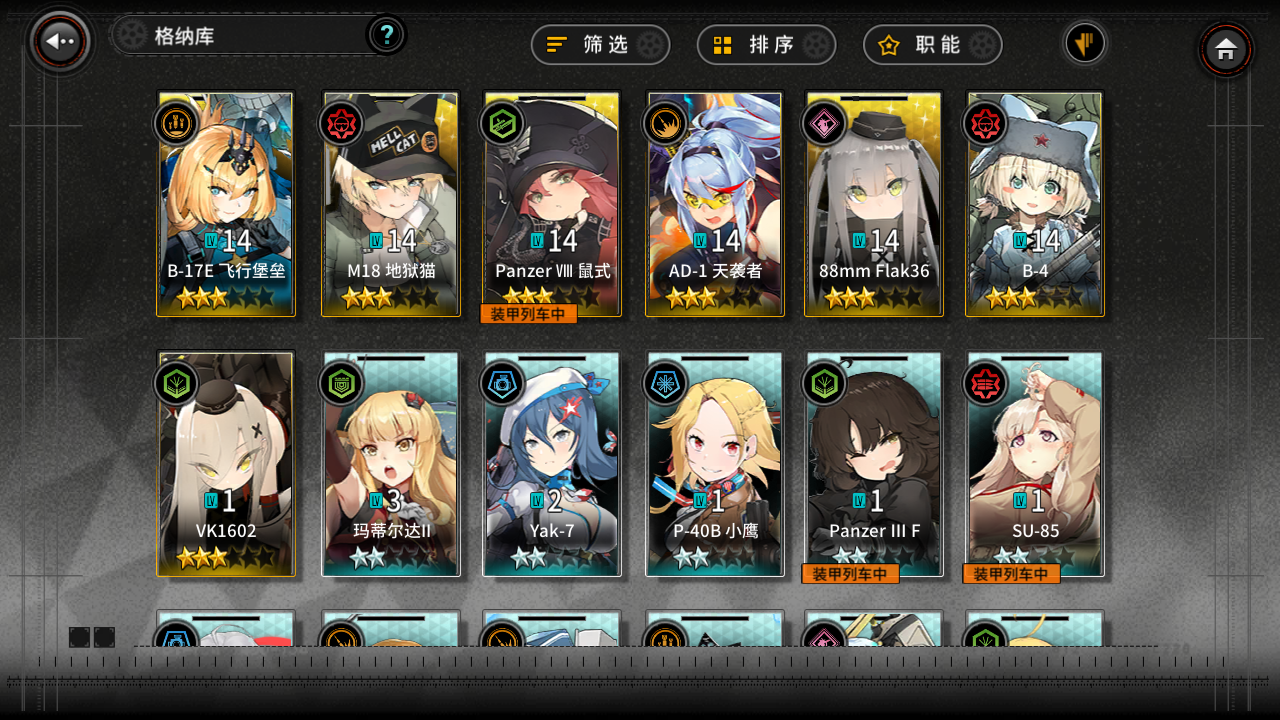Open the 排序 sorting options
The image size is (1280, 720).
point(766,44)
